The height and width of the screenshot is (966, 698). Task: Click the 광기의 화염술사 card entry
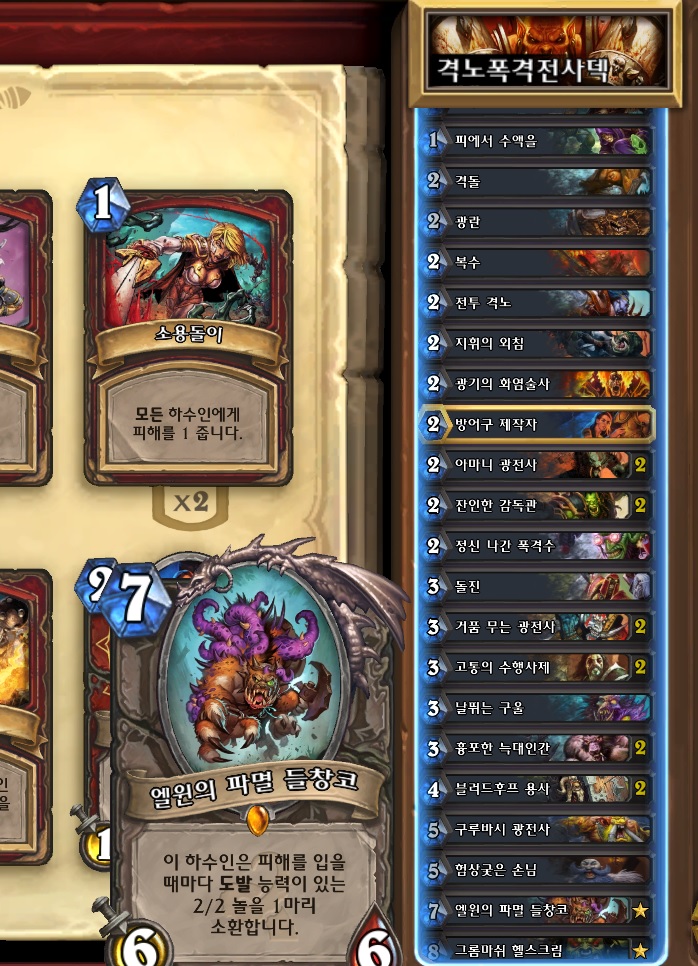click(538, 383)
